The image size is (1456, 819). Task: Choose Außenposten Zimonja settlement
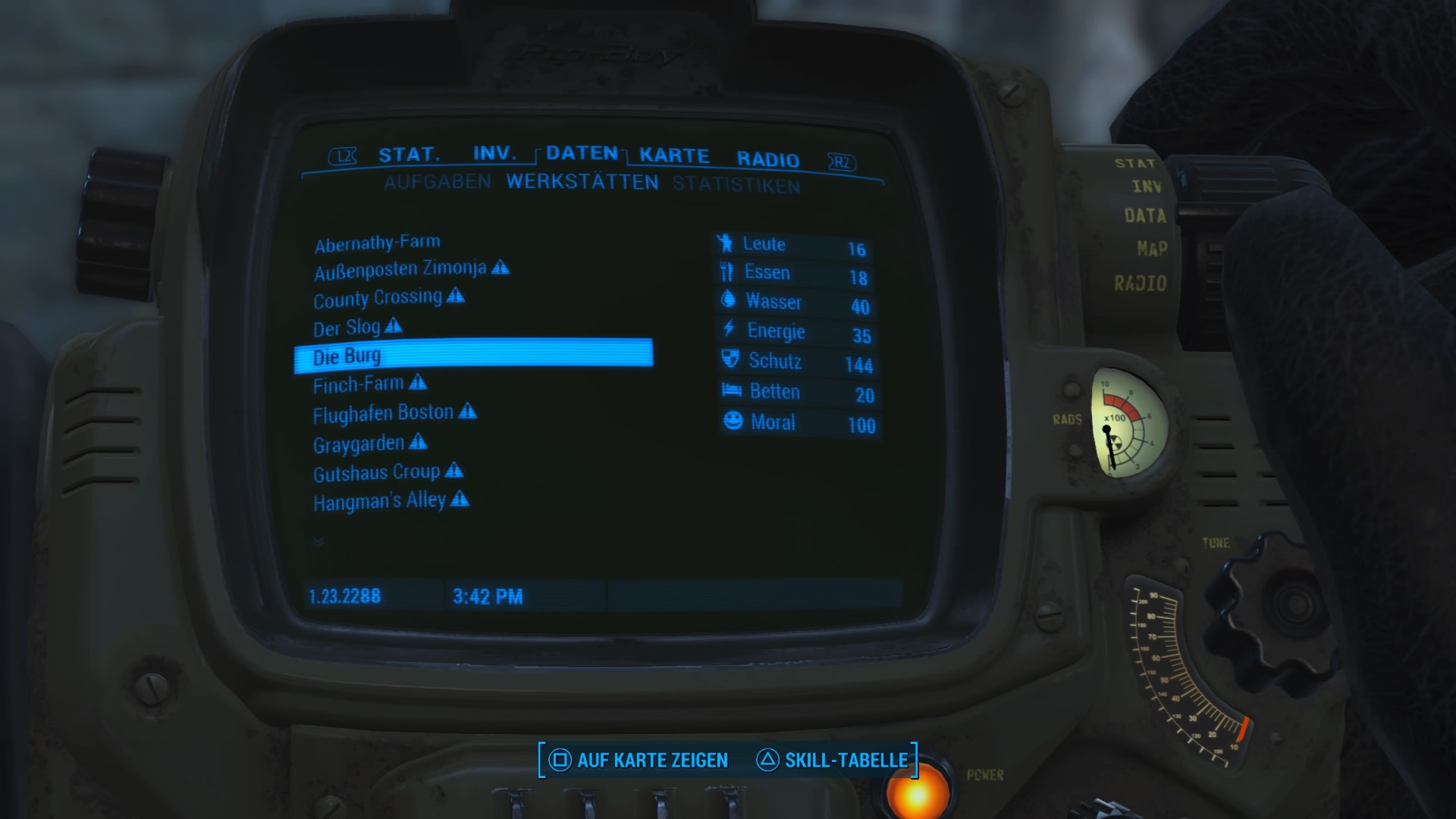pyautogui.click(x=400, y=270)
